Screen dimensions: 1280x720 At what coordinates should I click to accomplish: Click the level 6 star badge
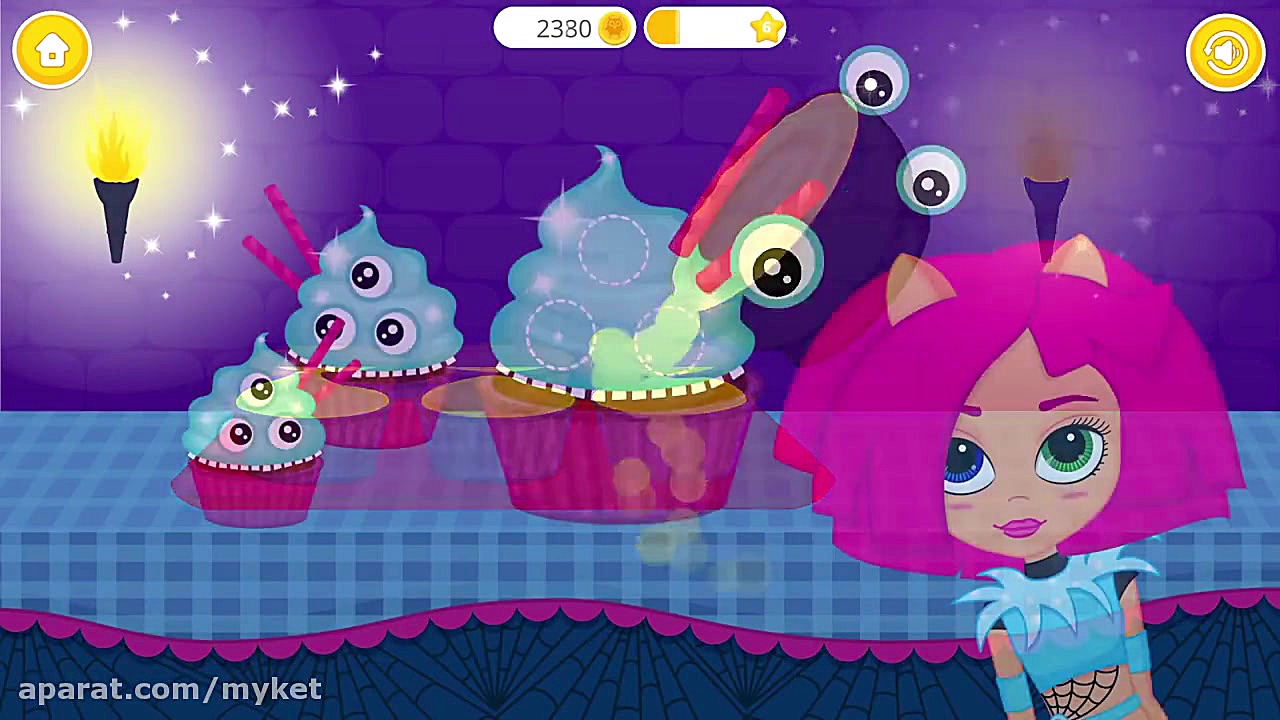pos(765,29)
